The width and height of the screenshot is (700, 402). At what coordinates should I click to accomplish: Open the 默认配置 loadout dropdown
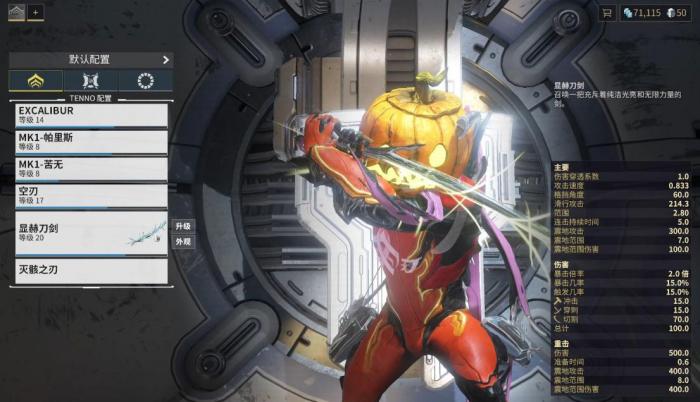pyautogui.click(x=90, y=60)
